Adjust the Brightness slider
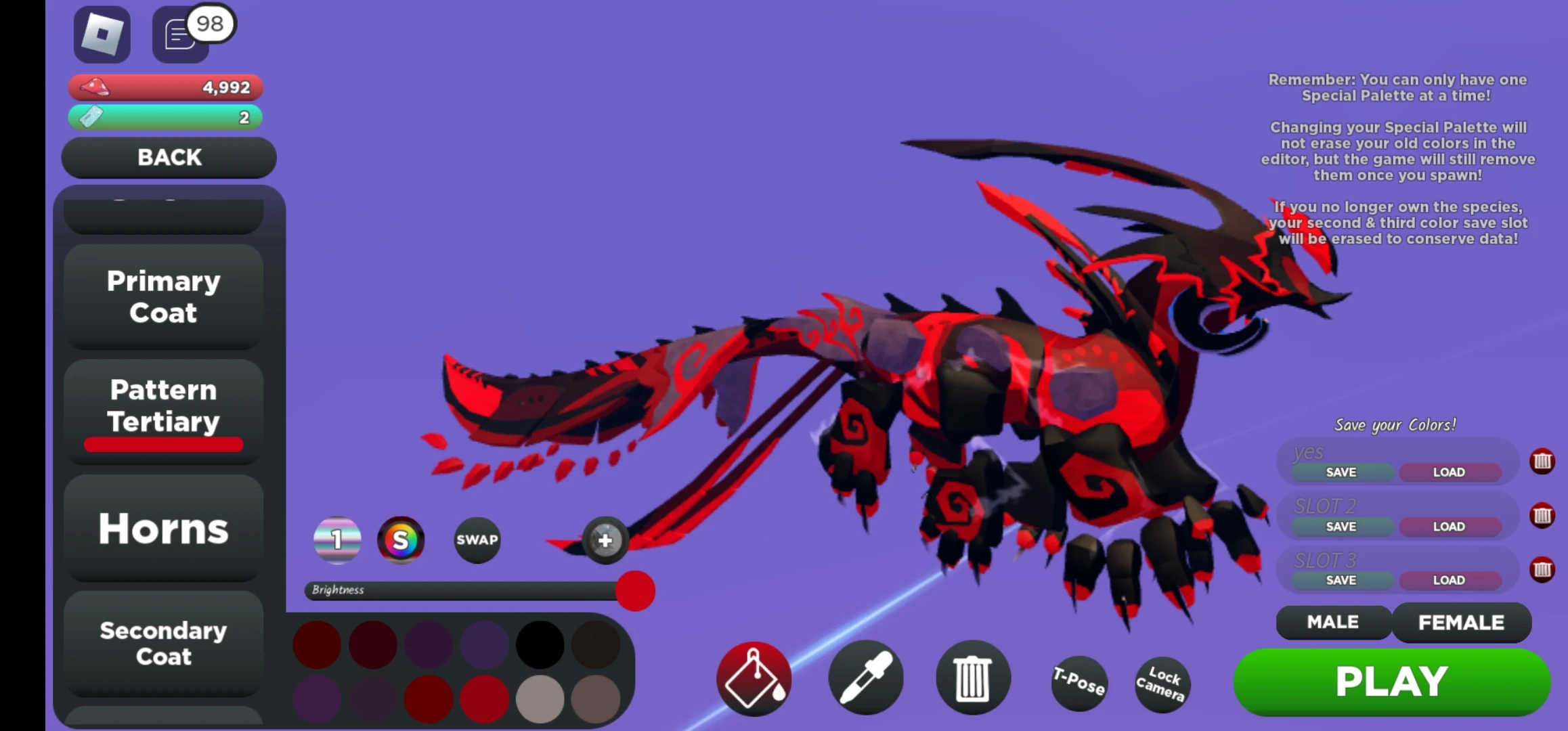Viewport: 1568px width, 731px height. pyautogui.click(x=634, y=591)
